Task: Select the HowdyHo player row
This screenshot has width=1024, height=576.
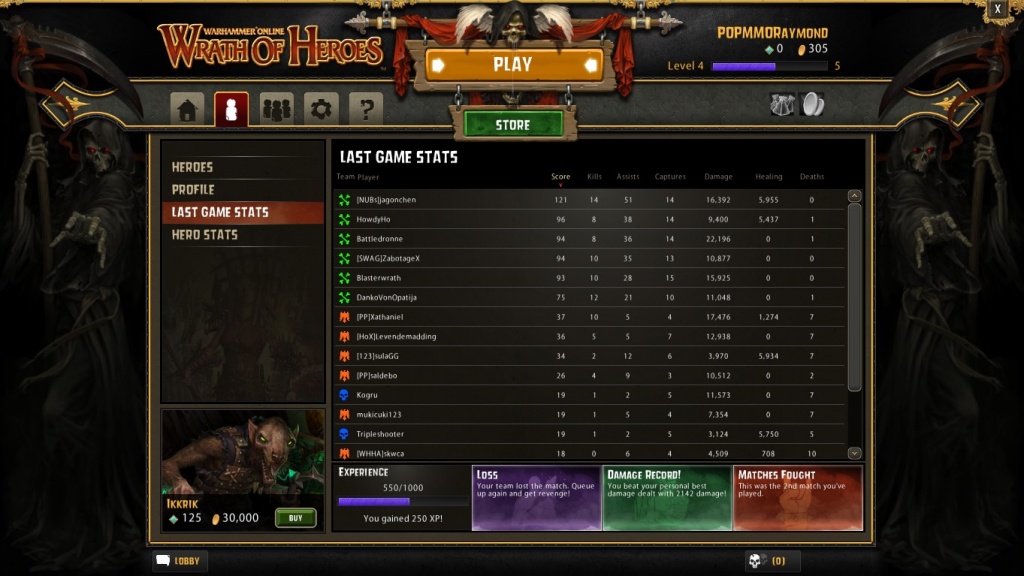Action: point(590,219)
